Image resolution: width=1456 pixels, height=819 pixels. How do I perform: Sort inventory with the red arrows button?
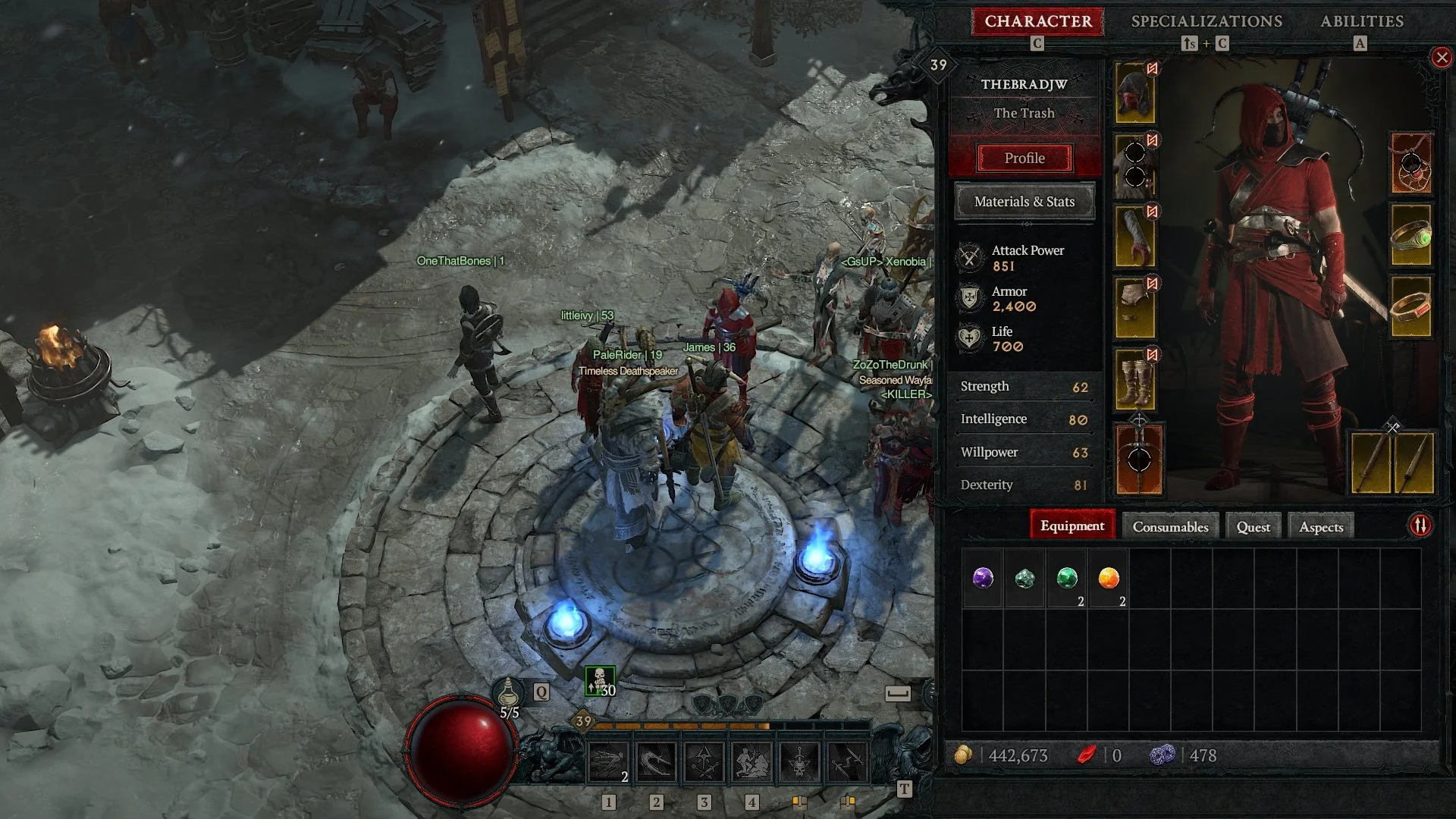click(x=1420, y=526)
